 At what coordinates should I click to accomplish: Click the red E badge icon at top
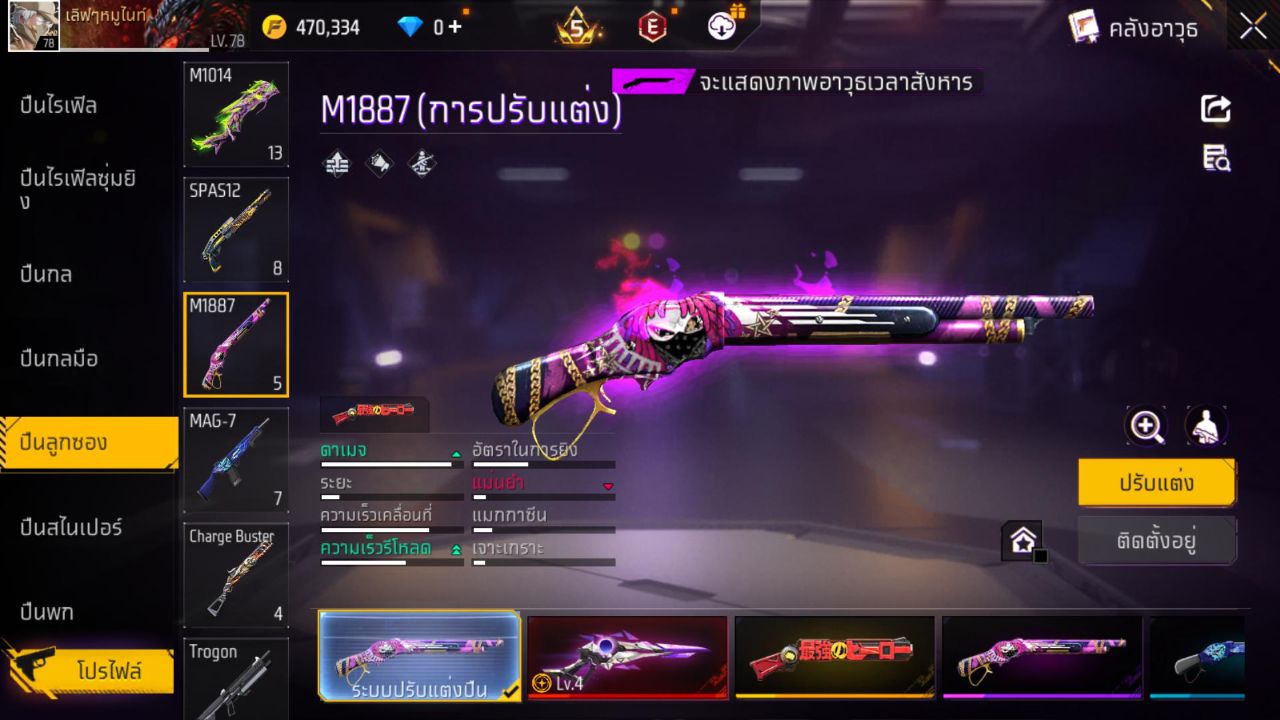652,27
